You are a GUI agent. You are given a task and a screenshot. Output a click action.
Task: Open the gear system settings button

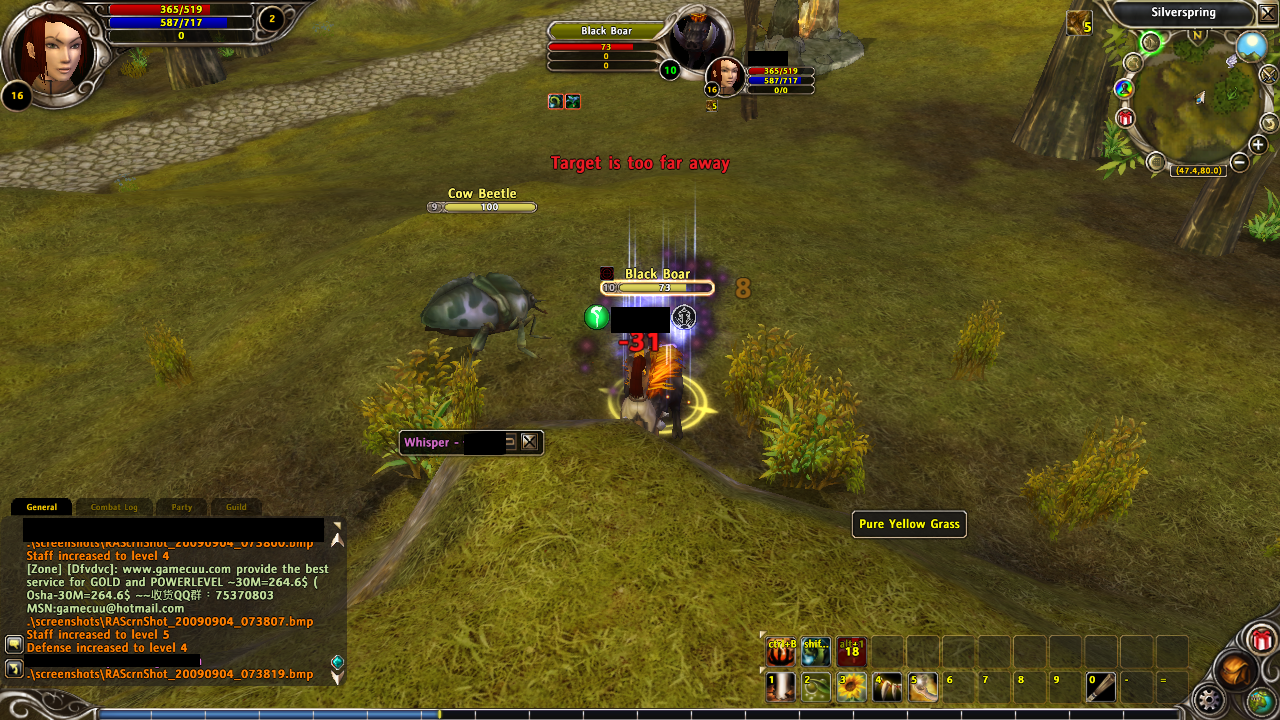(x=1211, y=699)
